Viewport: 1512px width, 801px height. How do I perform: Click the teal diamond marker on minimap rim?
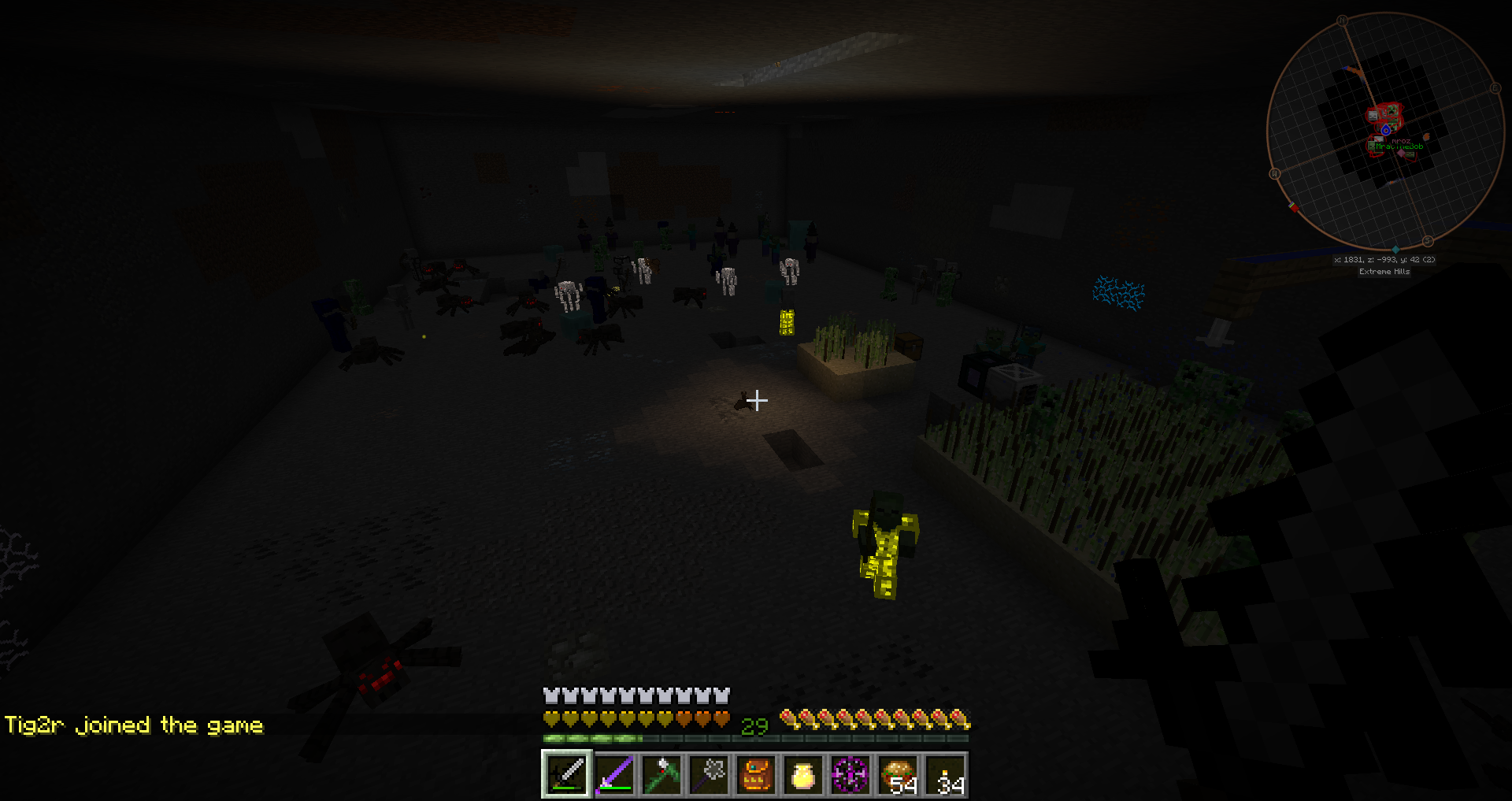pyautogui.click(x=1395, y=250)
